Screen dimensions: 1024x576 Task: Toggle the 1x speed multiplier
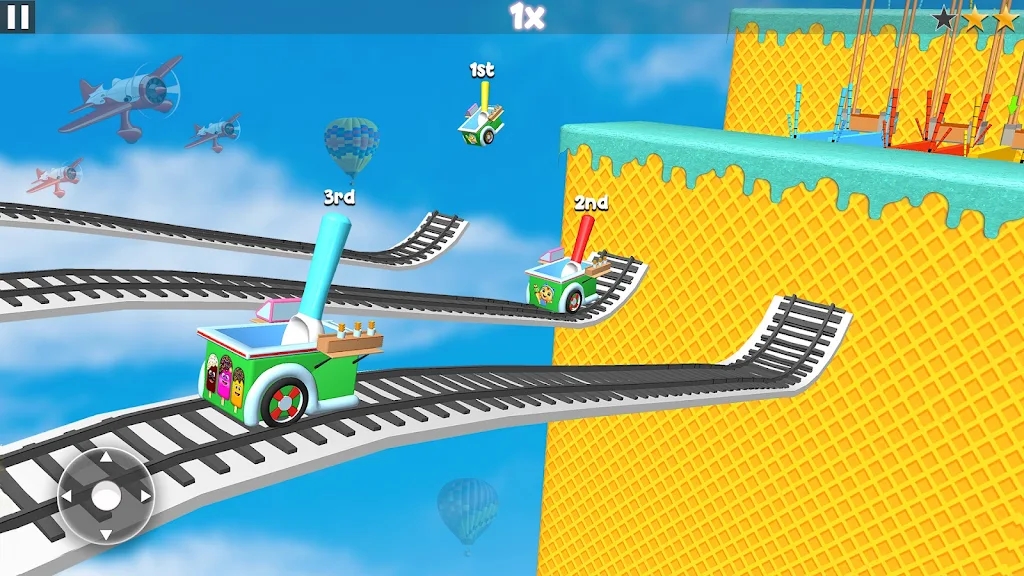(526, 16)
